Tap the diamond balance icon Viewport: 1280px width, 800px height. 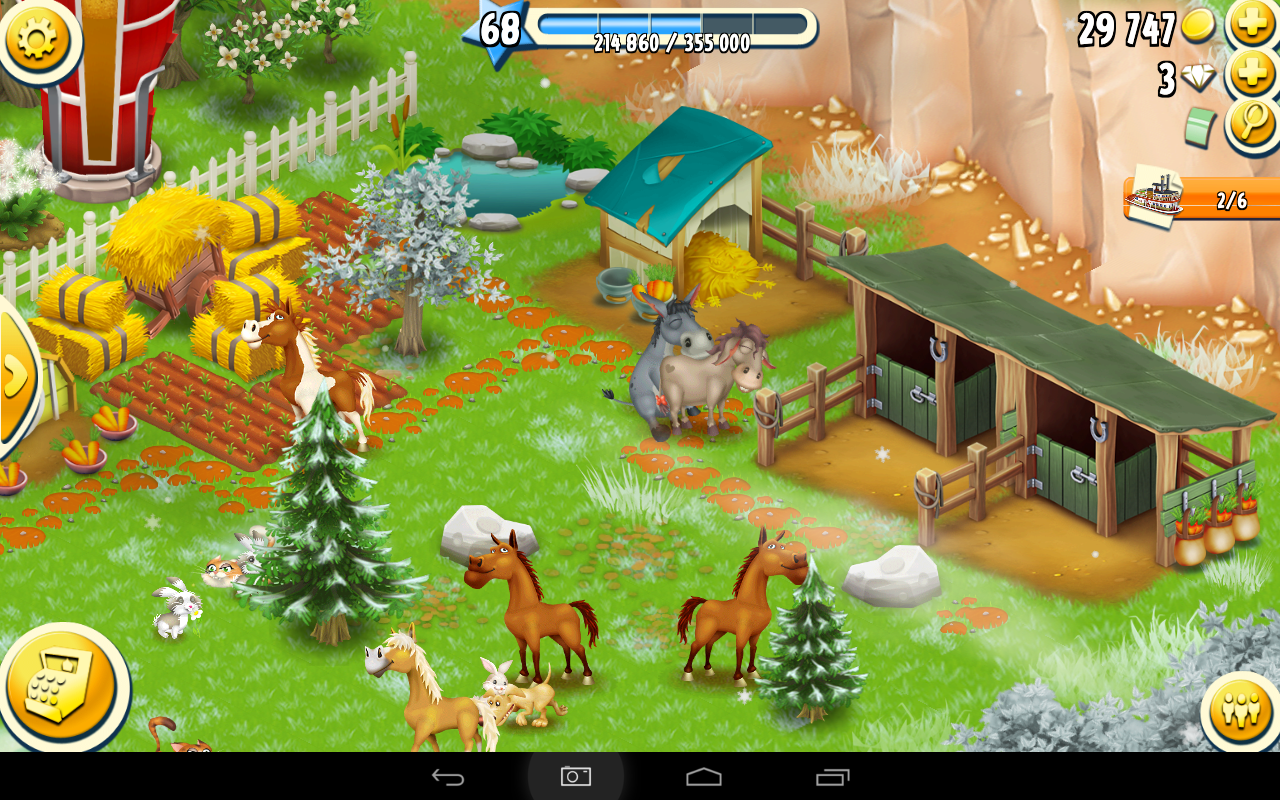coord(1197,77)
